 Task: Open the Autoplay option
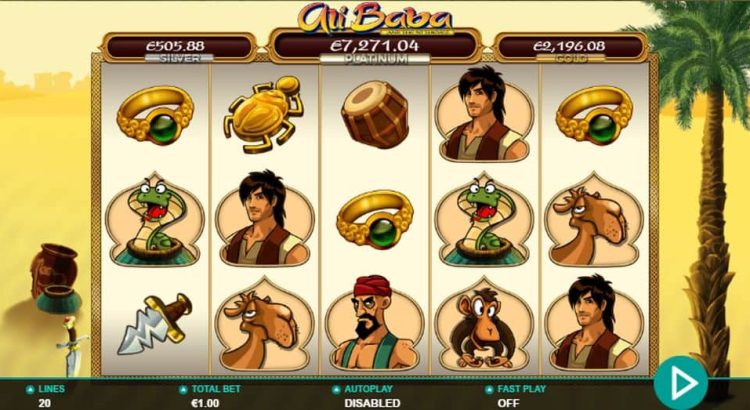click(372, 395)
